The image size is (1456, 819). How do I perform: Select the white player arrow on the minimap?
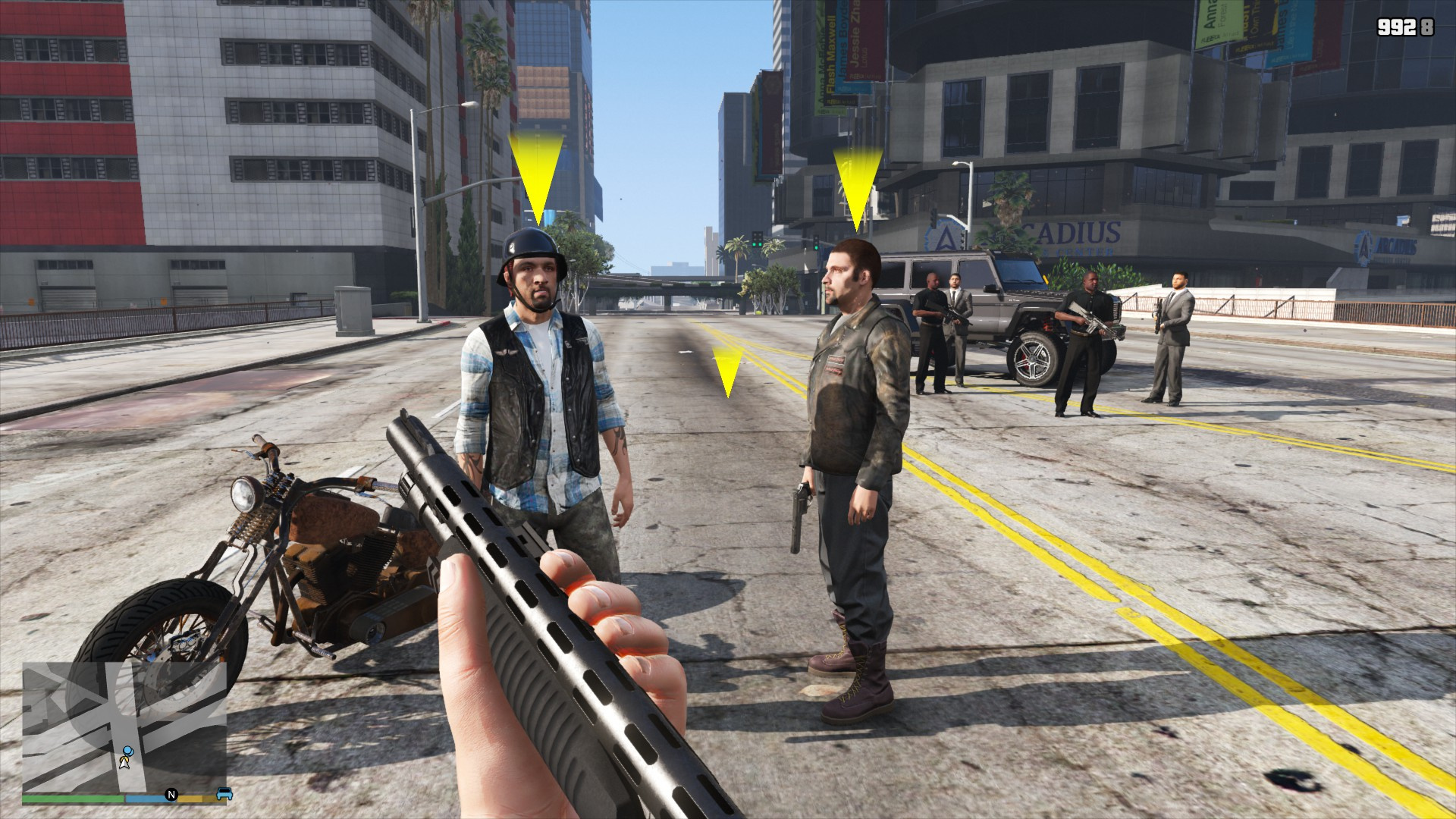[x=124, y=762]
